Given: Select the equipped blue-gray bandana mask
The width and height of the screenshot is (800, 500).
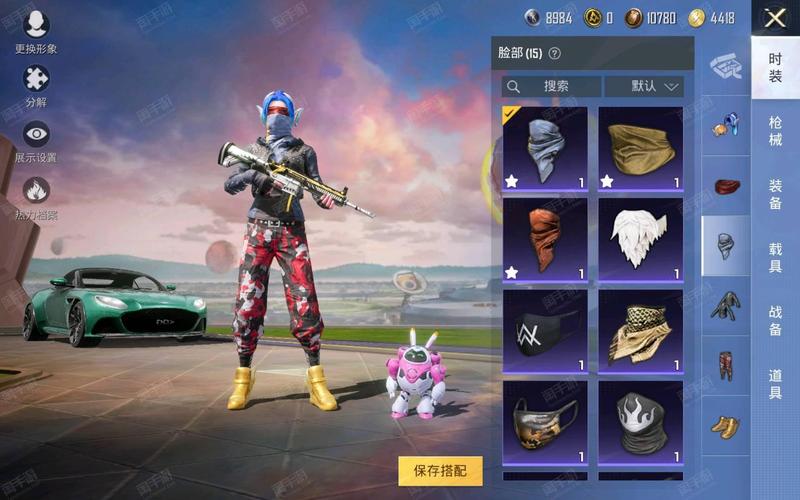Looking at the screenshot, I should 544,149.
